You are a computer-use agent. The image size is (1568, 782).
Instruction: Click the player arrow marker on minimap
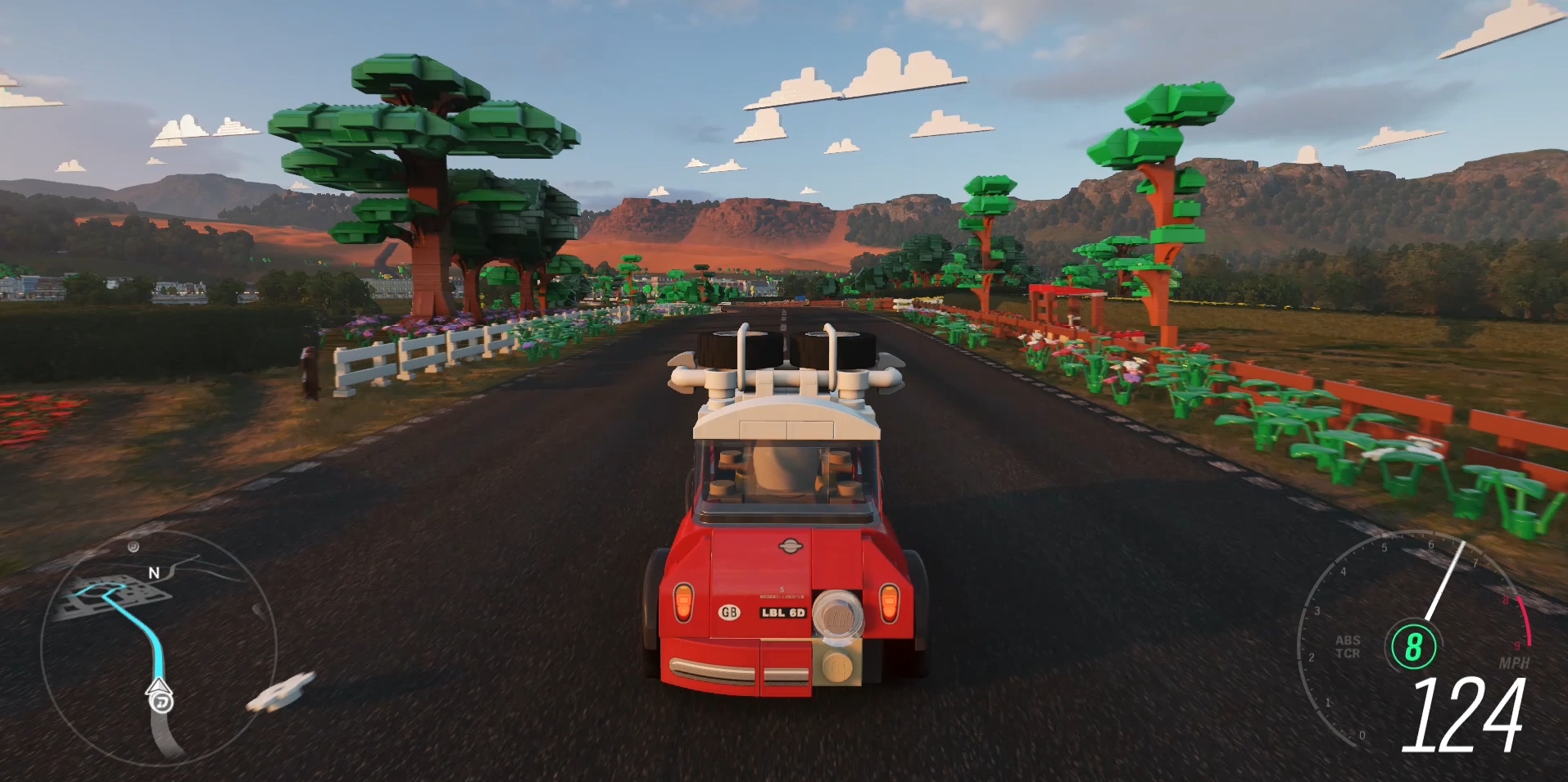tap(159, 685)
